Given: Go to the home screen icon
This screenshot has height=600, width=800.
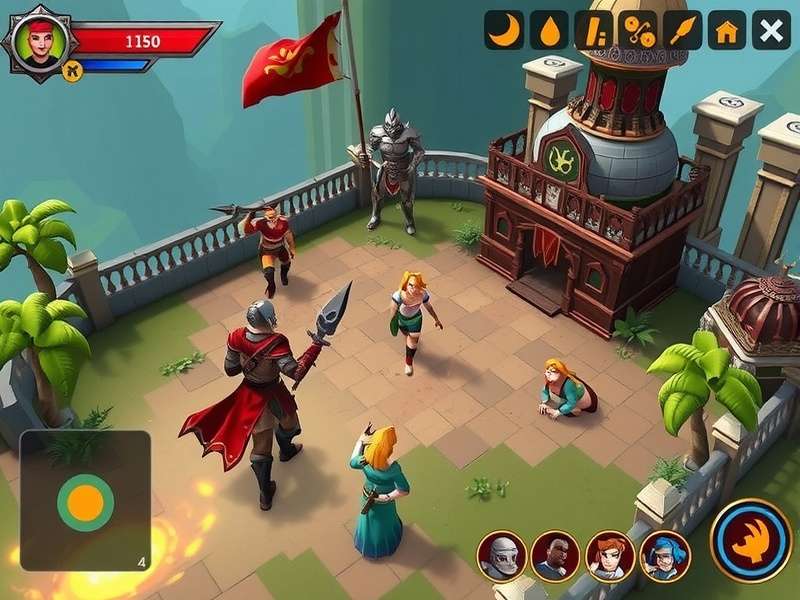Looking at the screenshot, I should click(x=727, y=30).
